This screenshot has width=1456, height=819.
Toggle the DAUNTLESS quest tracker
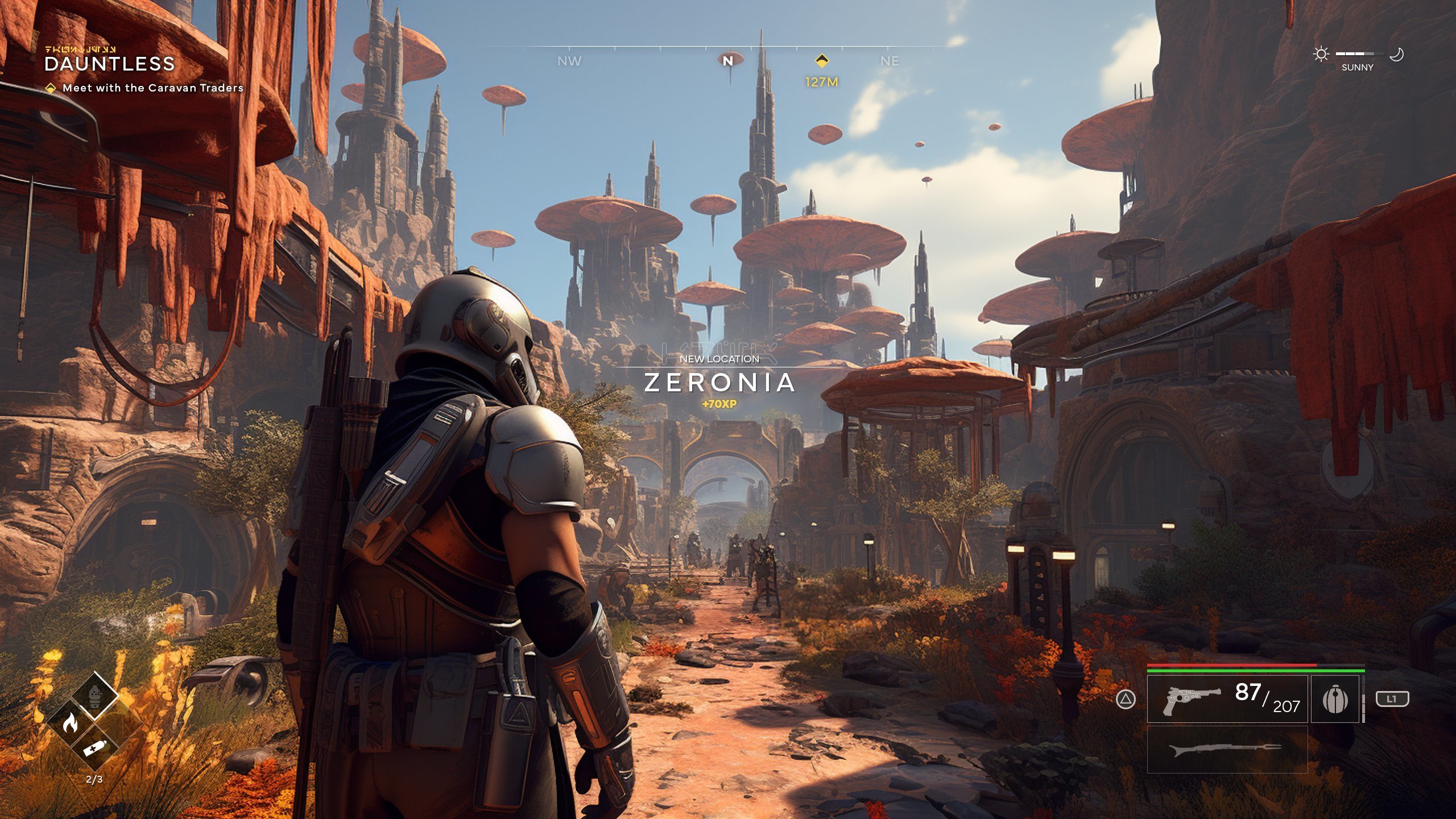pyautogui.click(x=110, y=65)
